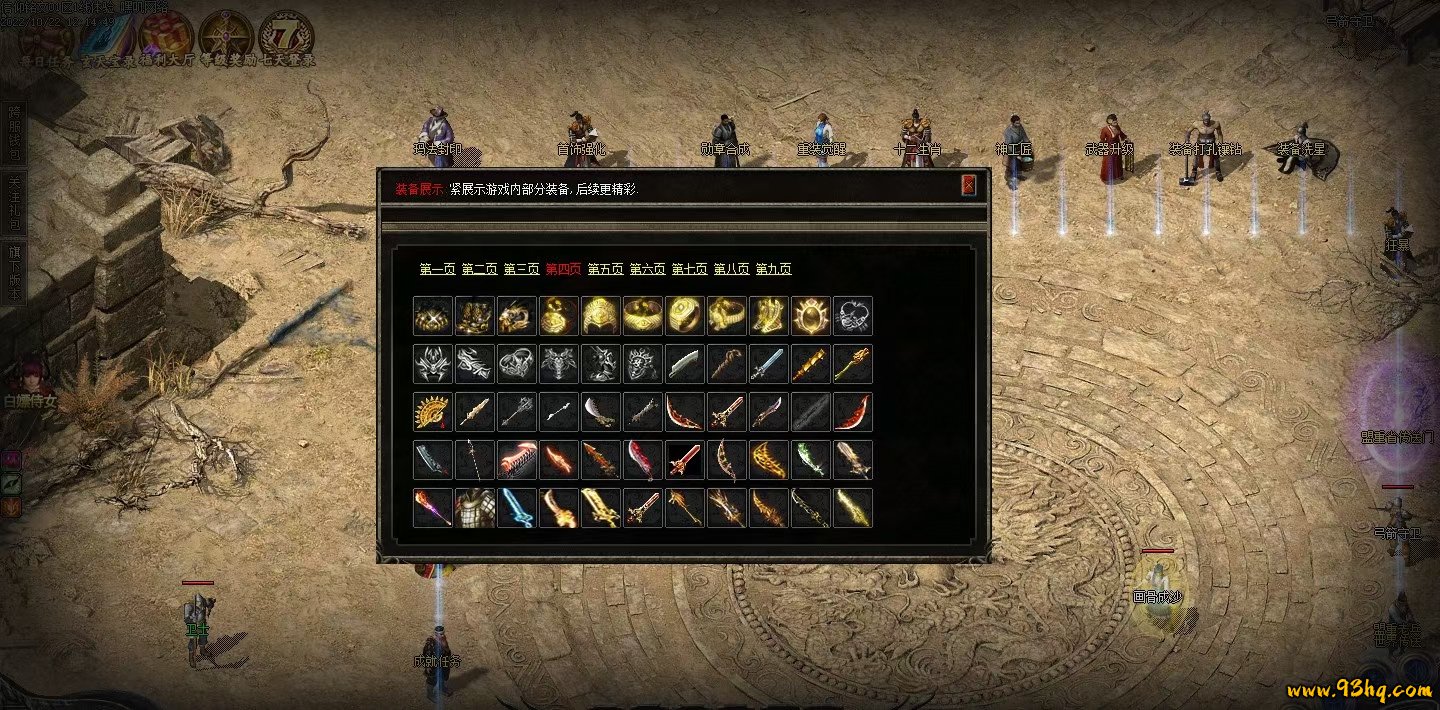Open the 每日任务 daily quest icon
The image size is (1440, 710).
[x=47, y=37]
